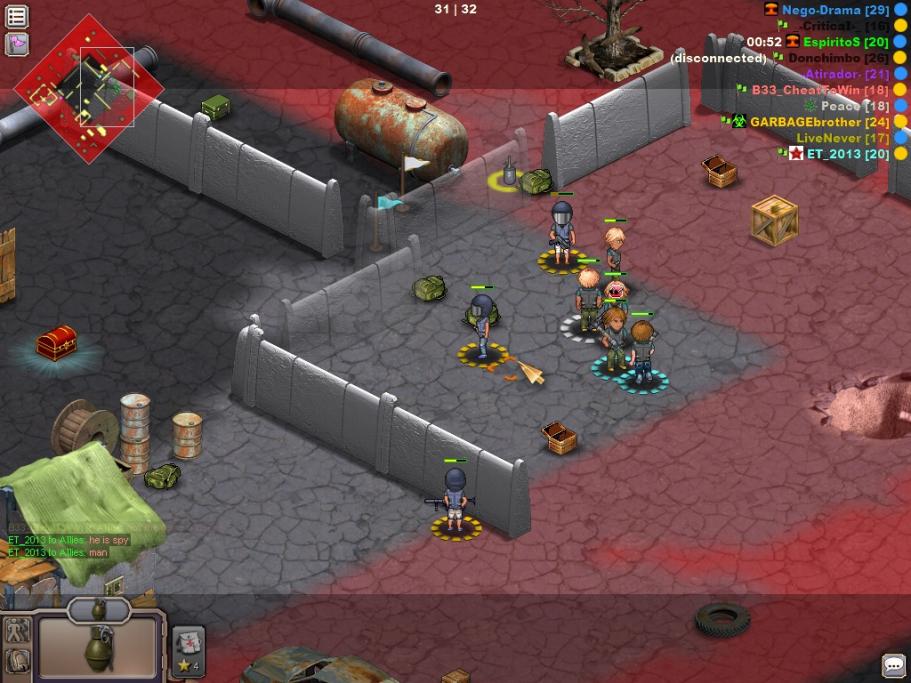Viewport: 911px width, 683px height.
Task: Toggle the standing stance button
Action: click(17, 631)
